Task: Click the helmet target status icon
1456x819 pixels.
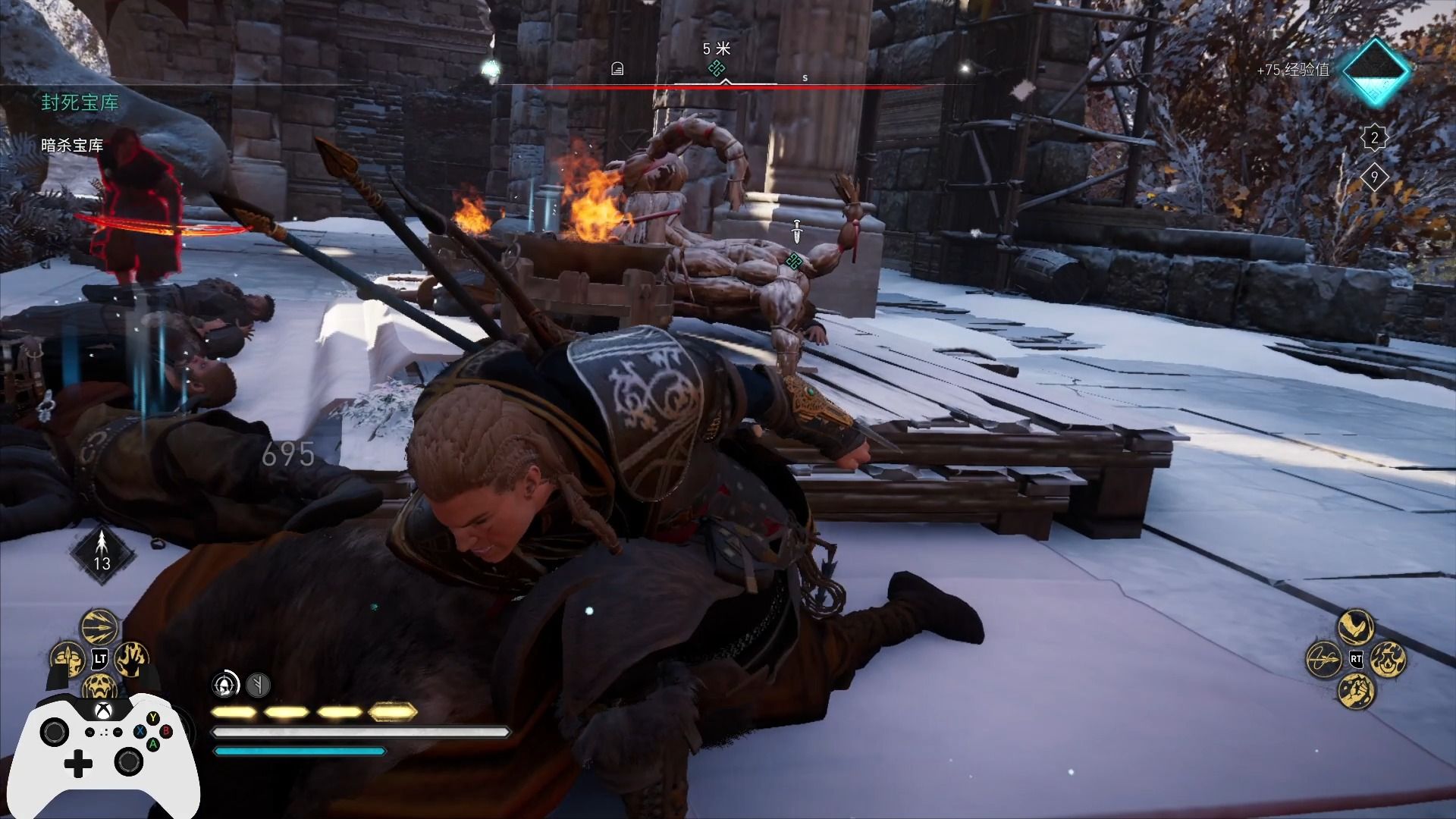Action: coord(225,685)
